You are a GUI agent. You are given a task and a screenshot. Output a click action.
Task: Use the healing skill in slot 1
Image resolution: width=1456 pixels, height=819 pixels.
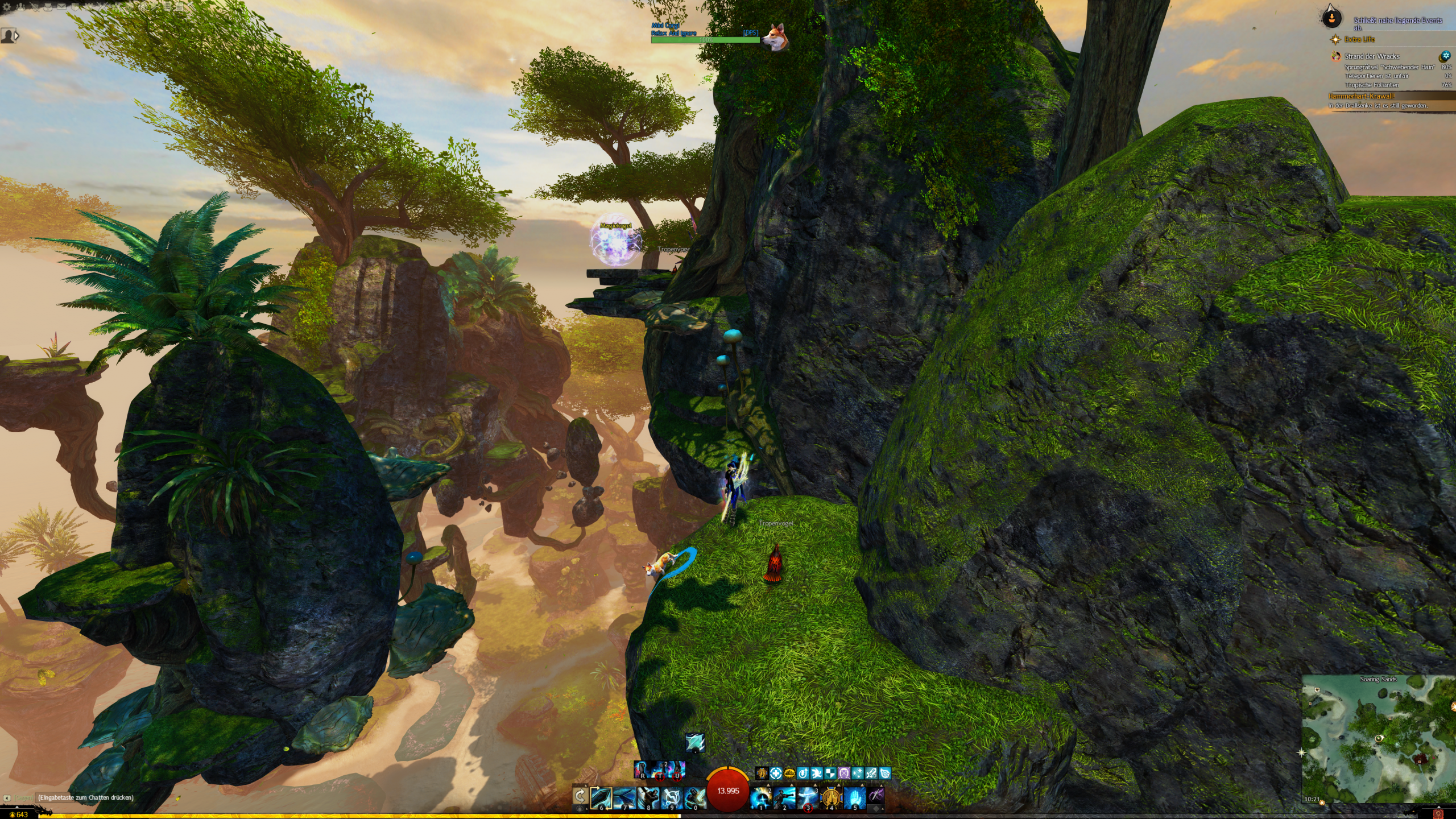[760, 798]
